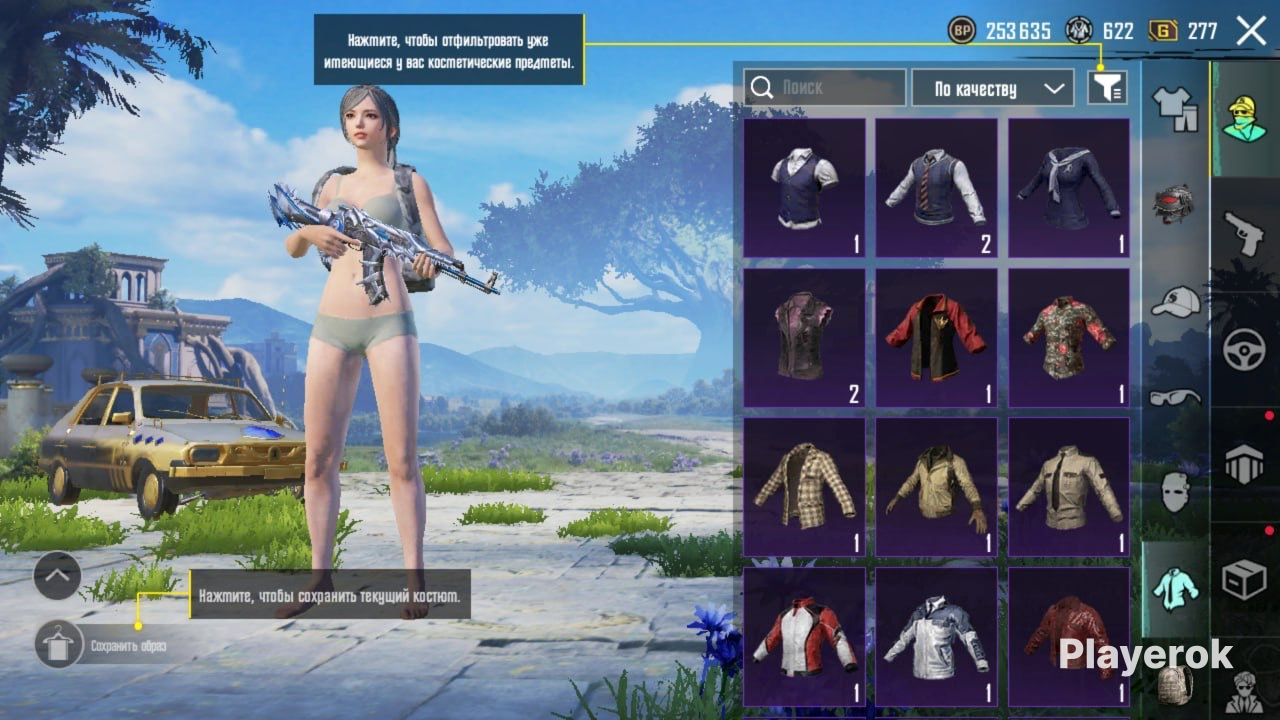Pick the red and black open jacket
Viewport: 1280px width, 720px height.
(936, 338)
